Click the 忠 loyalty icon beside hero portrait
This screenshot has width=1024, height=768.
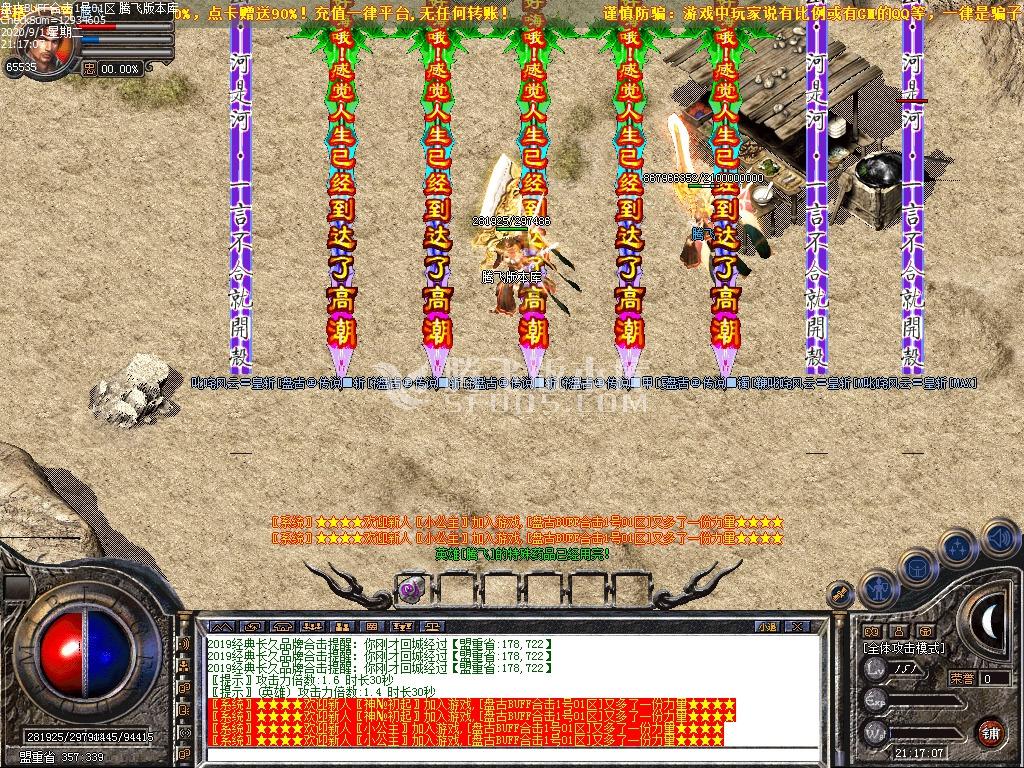[90, 69]
